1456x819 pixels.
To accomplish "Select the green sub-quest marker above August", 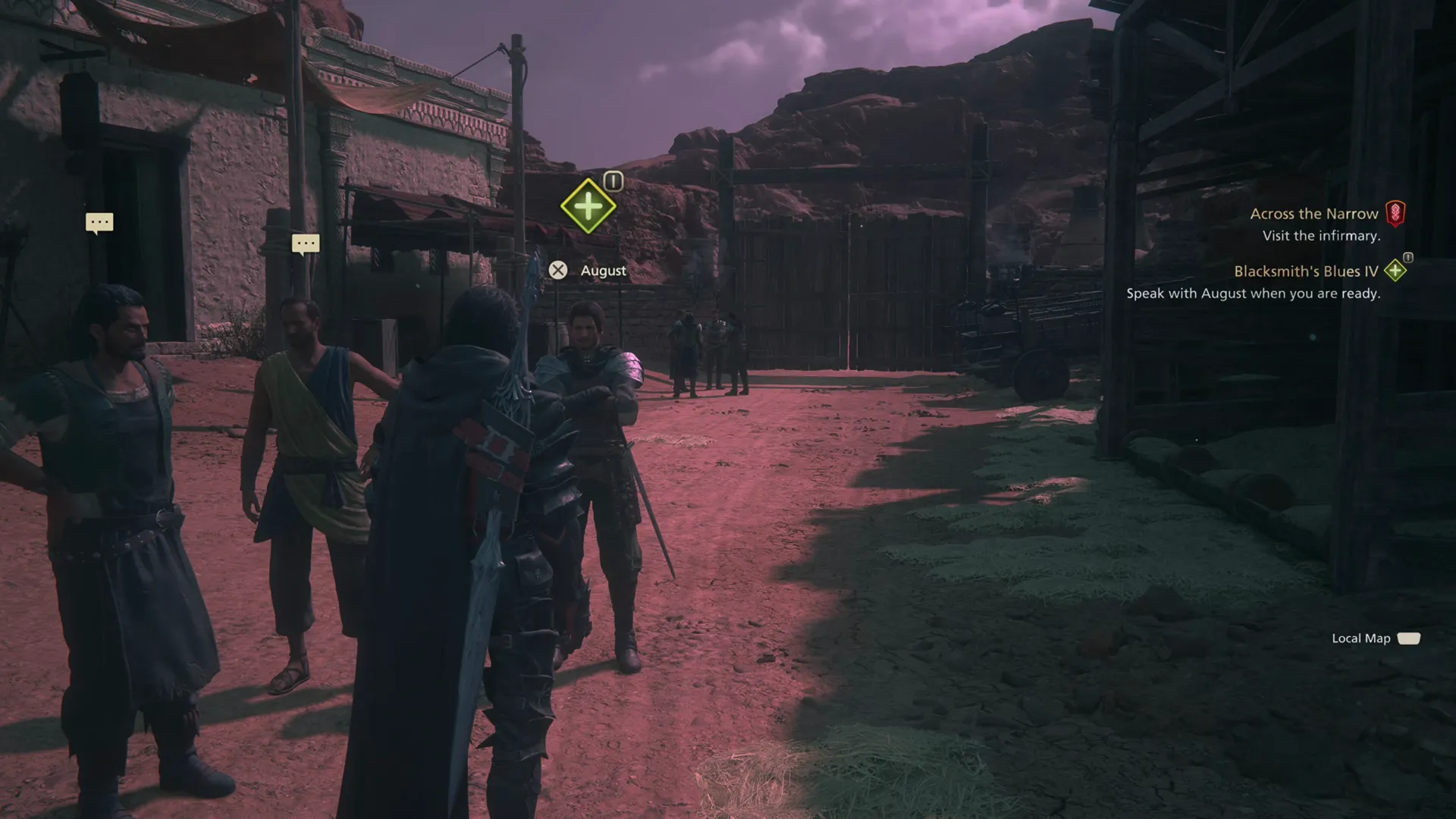I will click(x=588, y=205).
